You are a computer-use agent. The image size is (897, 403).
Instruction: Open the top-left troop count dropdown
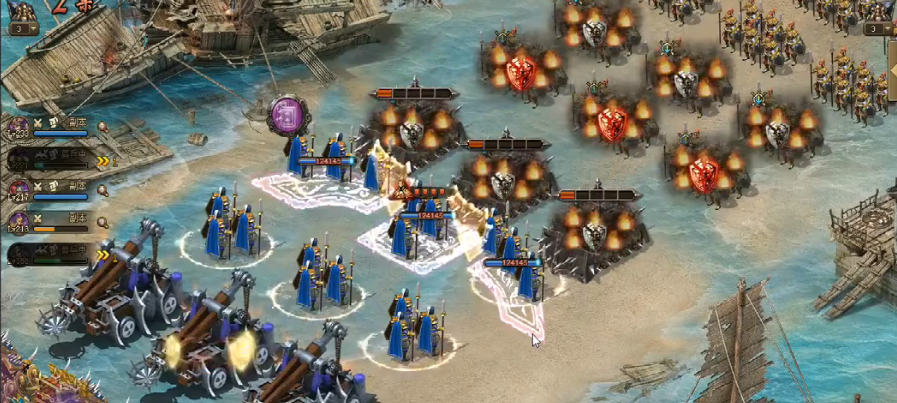[x=20, y=29]
